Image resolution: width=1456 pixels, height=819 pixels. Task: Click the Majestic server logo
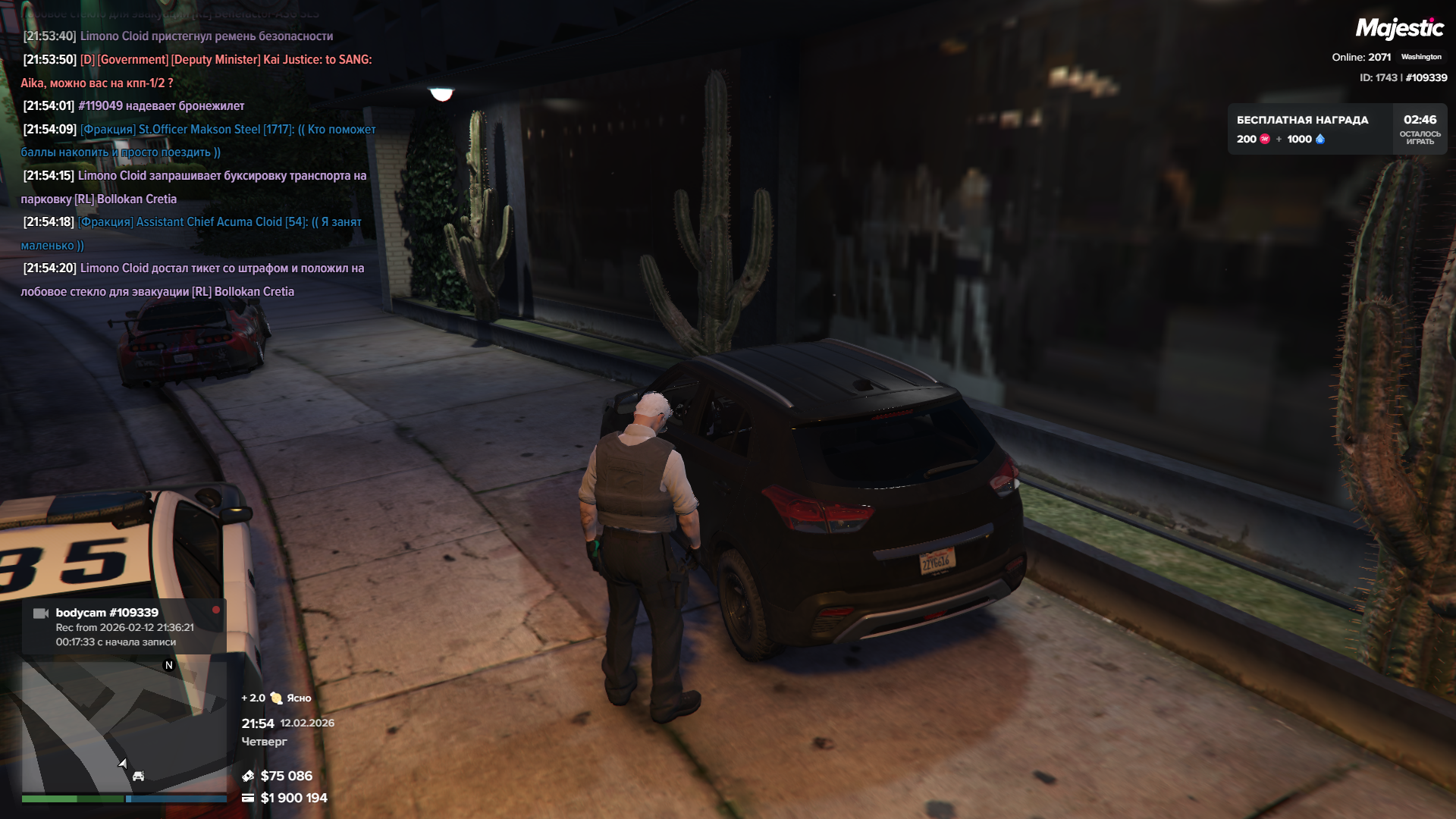click(x=1399, y=29)
